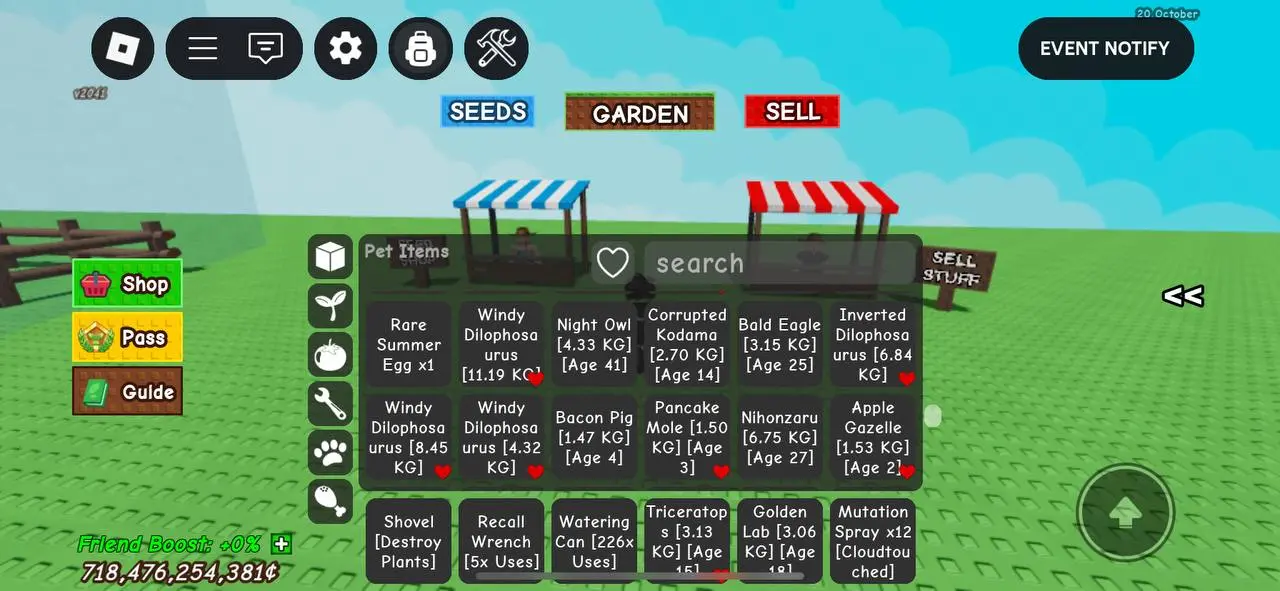Open the Guide book

[x=127, y=391]
